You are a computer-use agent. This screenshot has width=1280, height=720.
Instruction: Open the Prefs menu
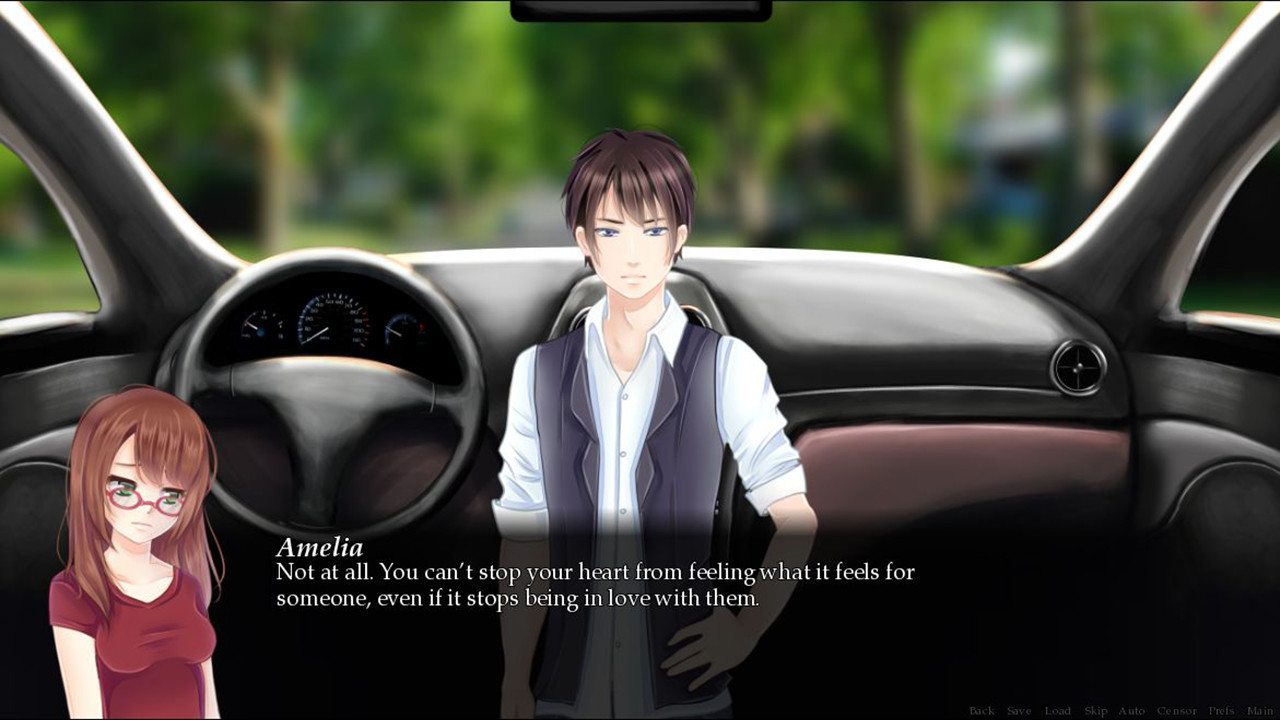coord(1221,711)
